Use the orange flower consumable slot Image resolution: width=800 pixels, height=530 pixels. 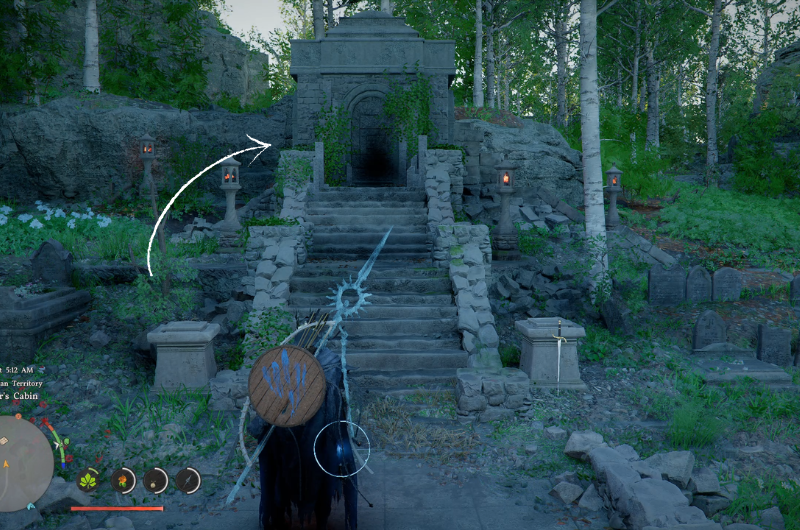click(124, 480)
